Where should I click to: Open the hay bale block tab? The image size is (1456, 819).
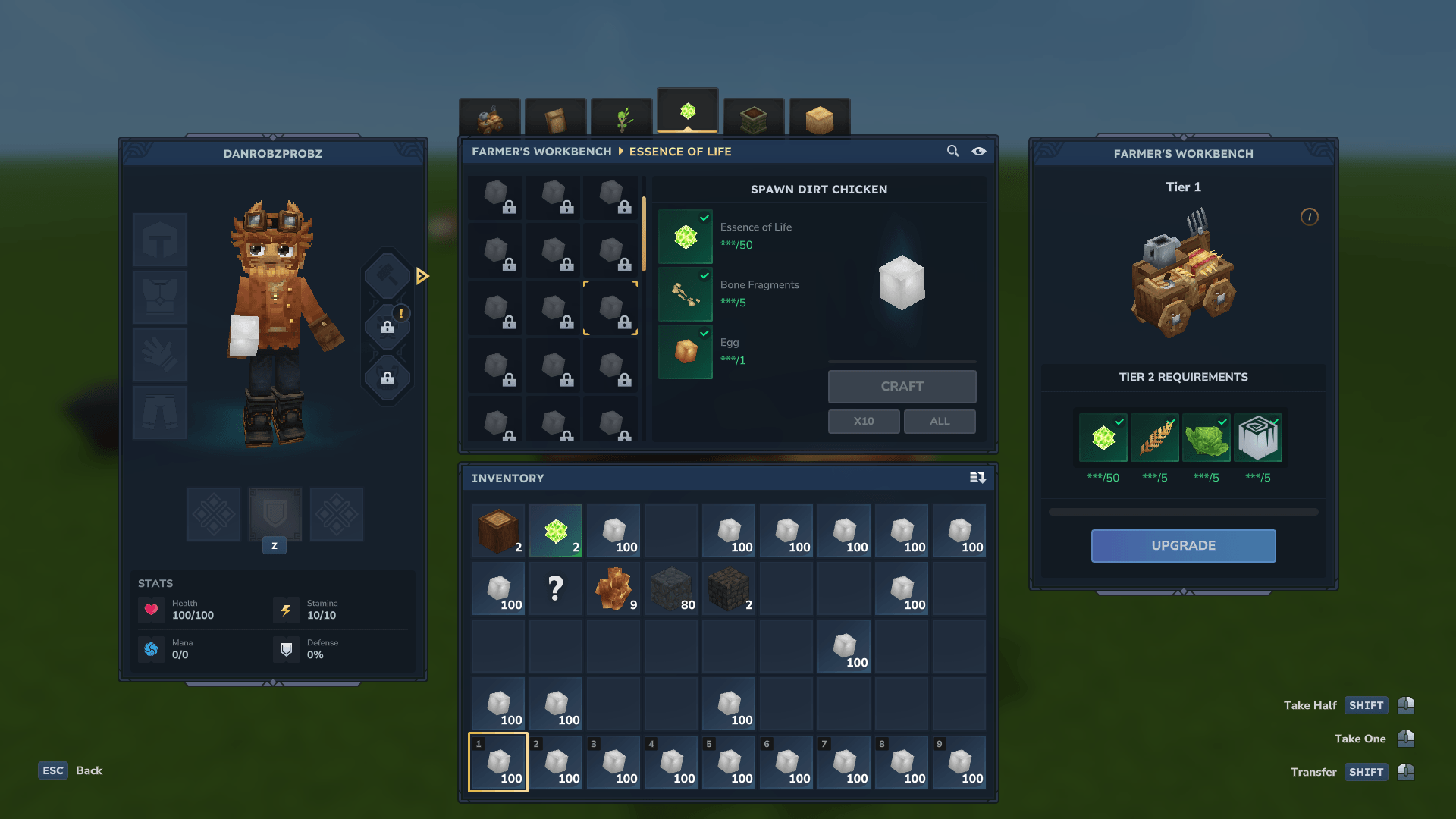pos(819,119)
